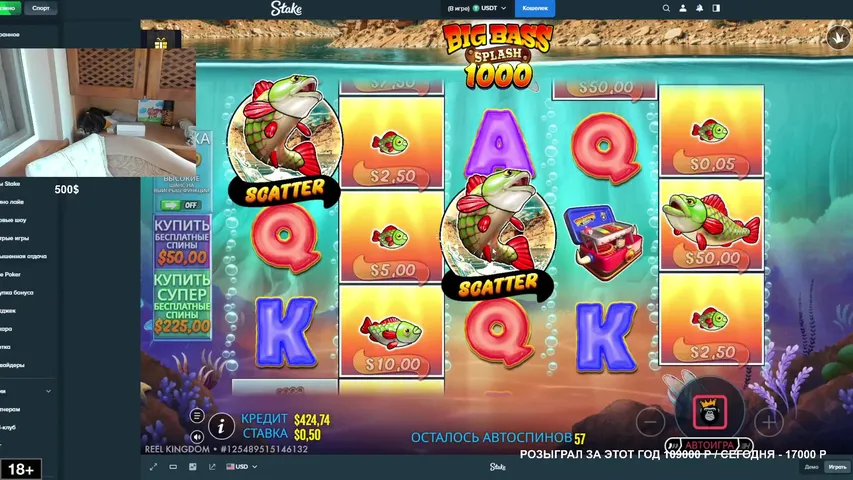The width and height of the screenshot is (853, 480).
Task: Open the slot hamburger menu
Action: (197, 416)
